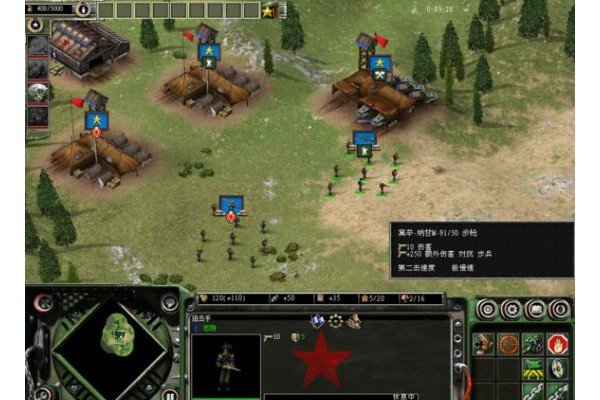600x400 pixels.
Task: Open the gear settings round button
Action: pyautogui.click(x=511, y=309)
